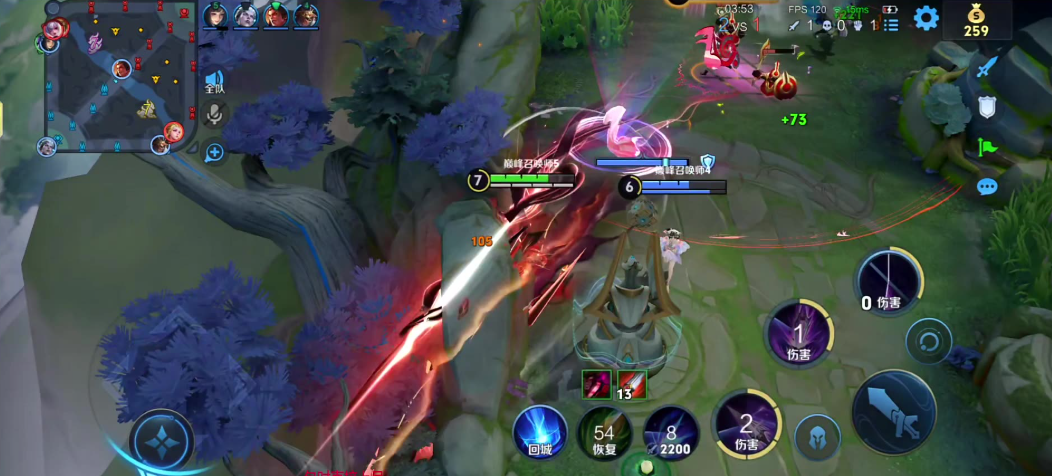Activate the 恢复 heal skill

(x=604, y=432)
